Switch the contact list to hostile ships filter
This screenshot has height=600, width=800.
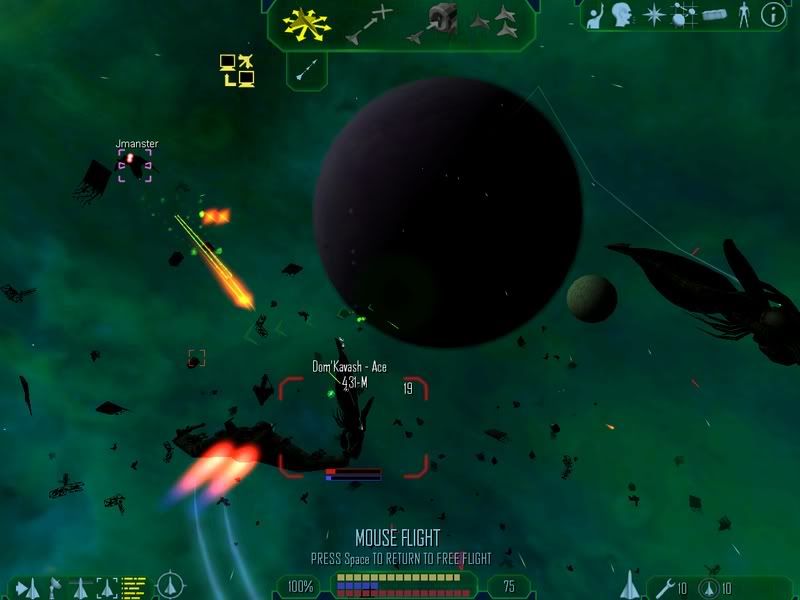tap(27, 587)
